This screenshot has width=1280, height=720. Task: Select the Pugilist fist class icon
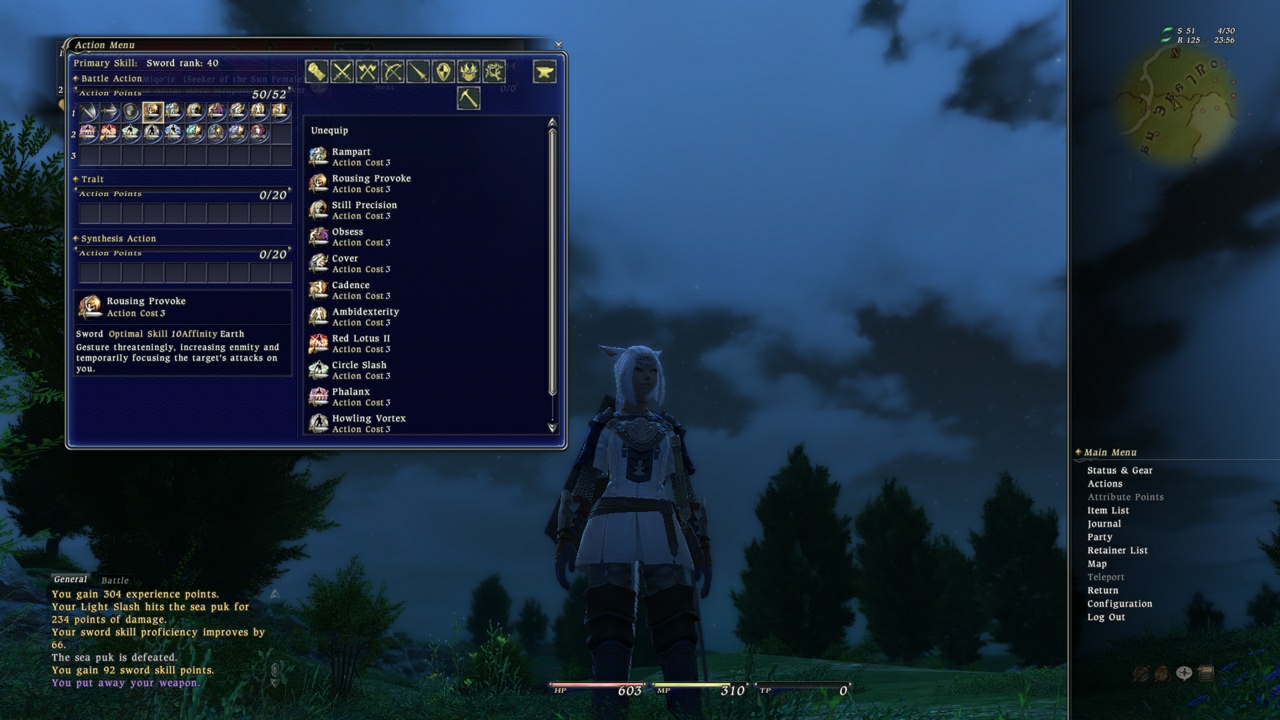pyautogui.click(x=318, y=72)
